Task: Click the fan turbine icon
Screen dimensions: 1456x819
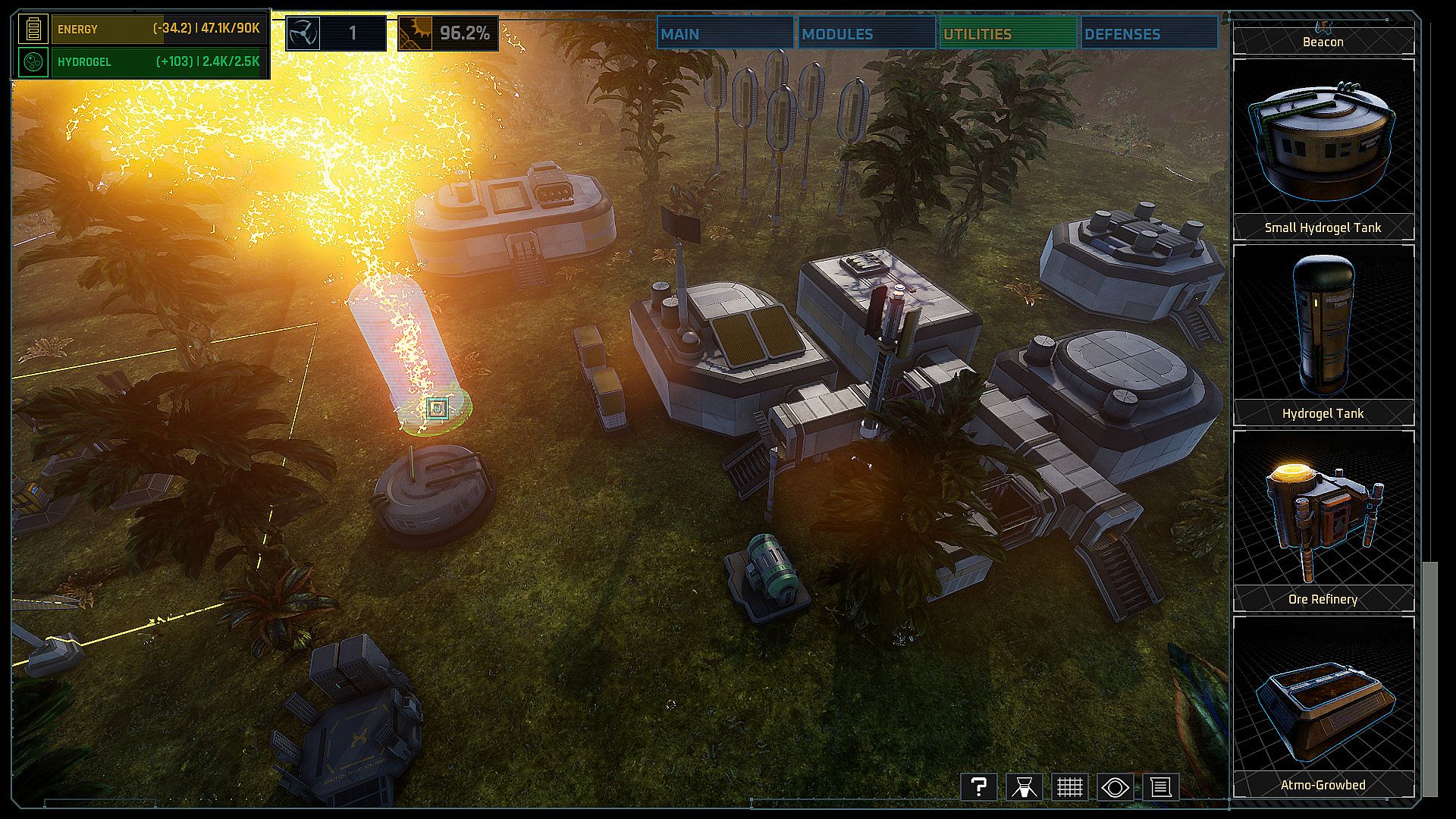Action: [x=303, y=33]
